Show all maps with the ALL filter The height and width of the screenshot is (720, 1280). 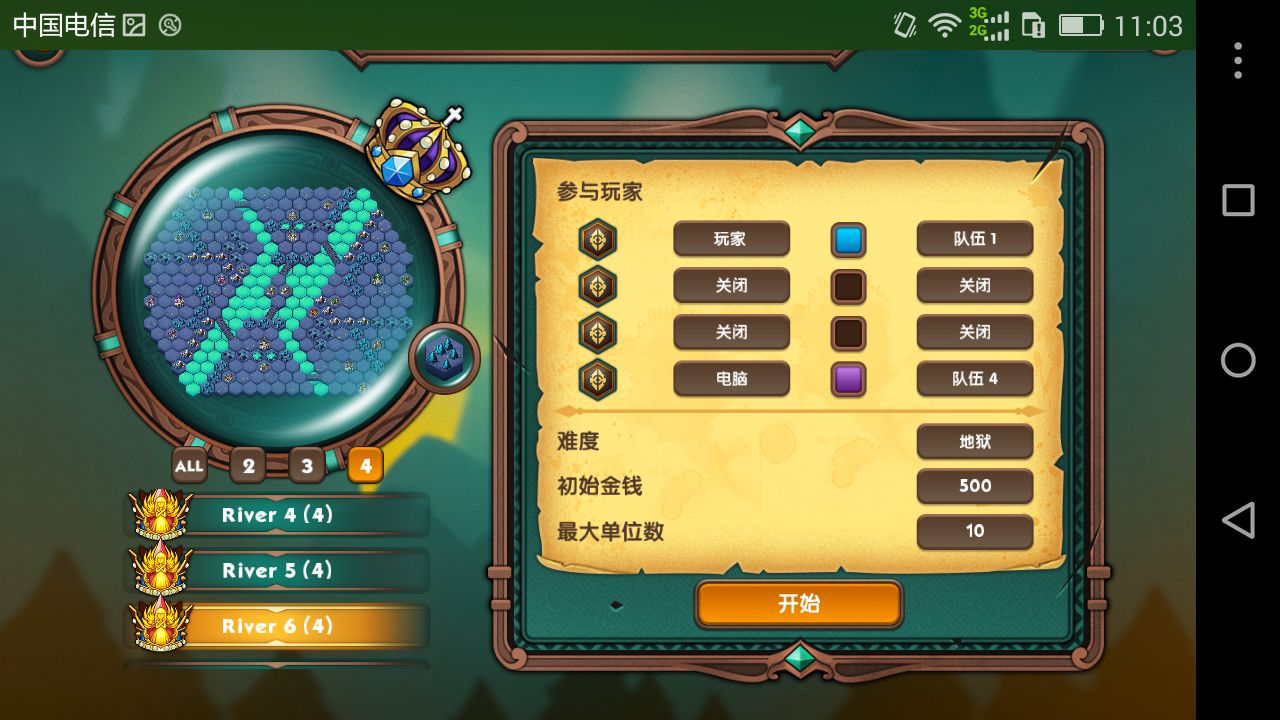point(188,466)
